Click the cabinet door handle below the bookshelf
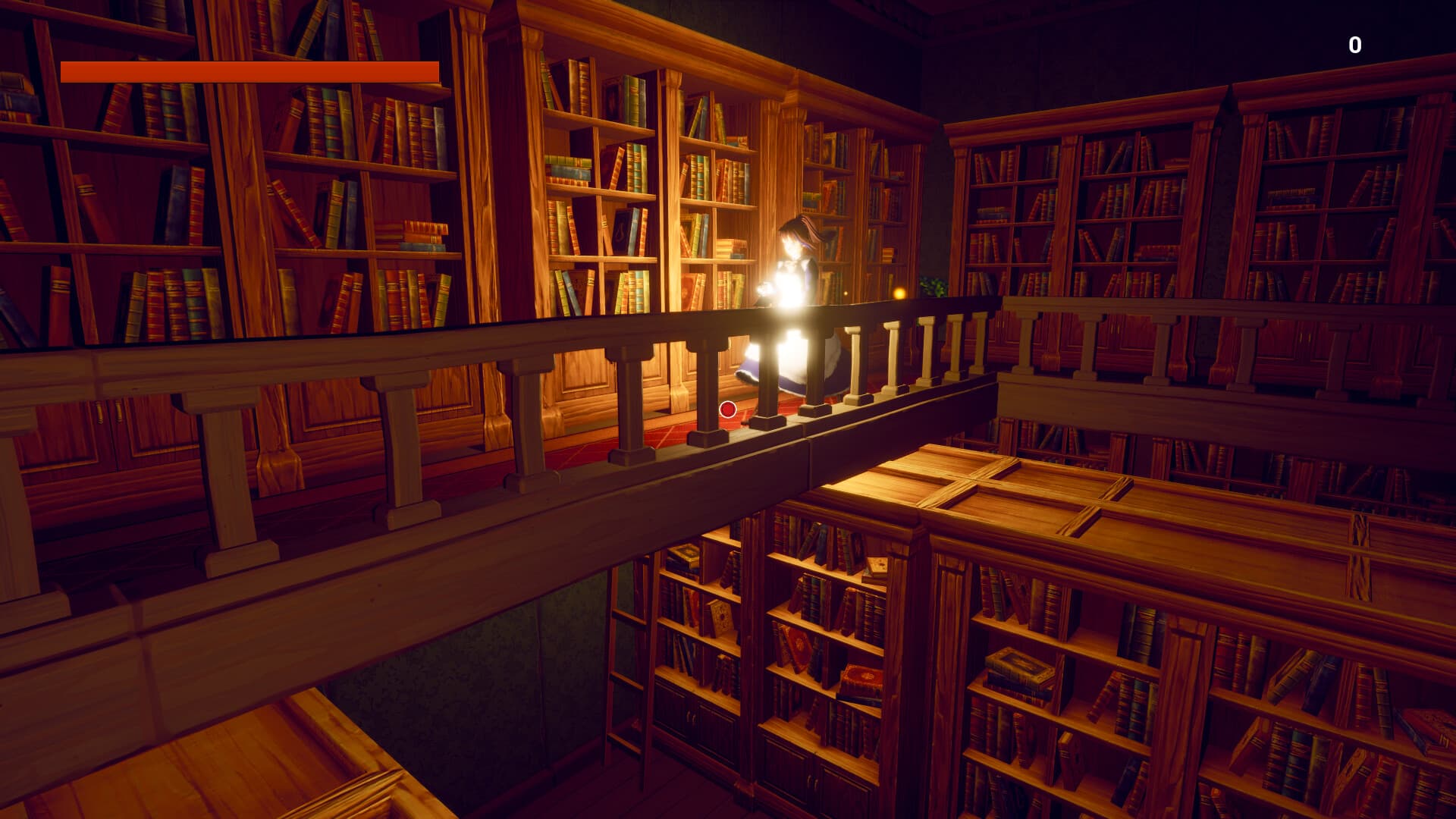The width and height of the screenshot is (1456, 819). click(692, 717)
